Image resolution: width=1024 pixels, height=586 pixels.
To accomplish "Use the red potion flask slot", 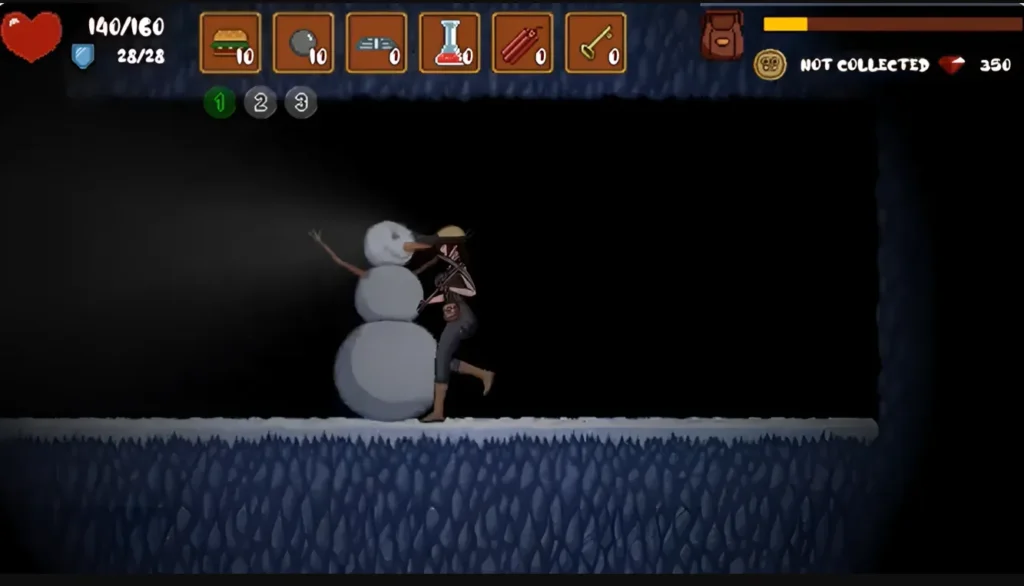I will pos(449,43).
